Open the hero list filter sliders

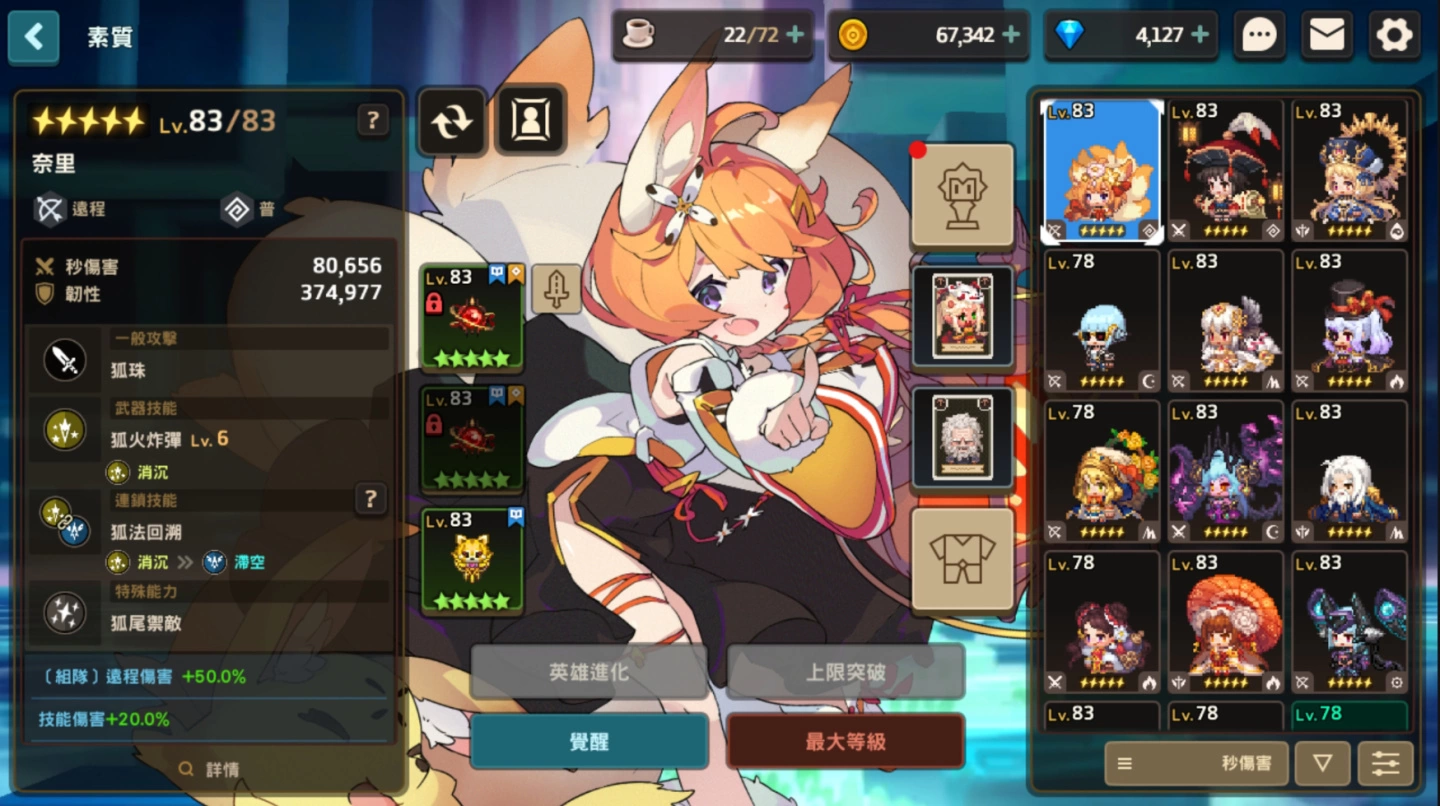click(1385, 764)
